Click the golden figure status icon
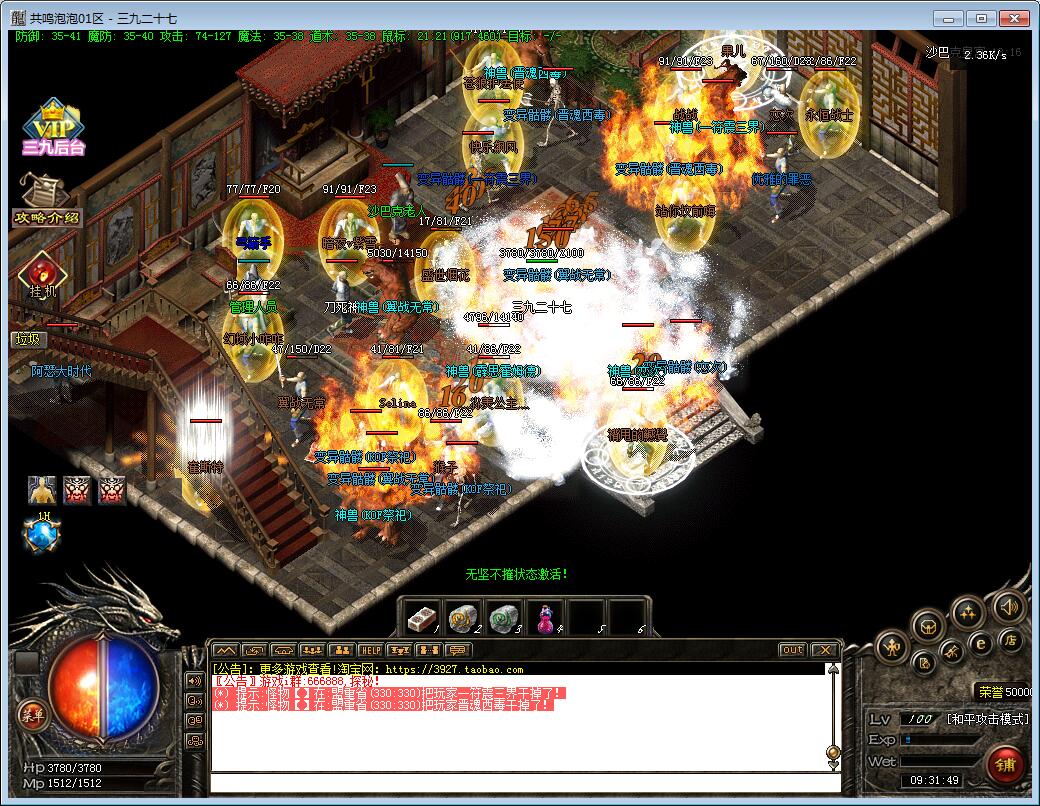 point(42,490)
